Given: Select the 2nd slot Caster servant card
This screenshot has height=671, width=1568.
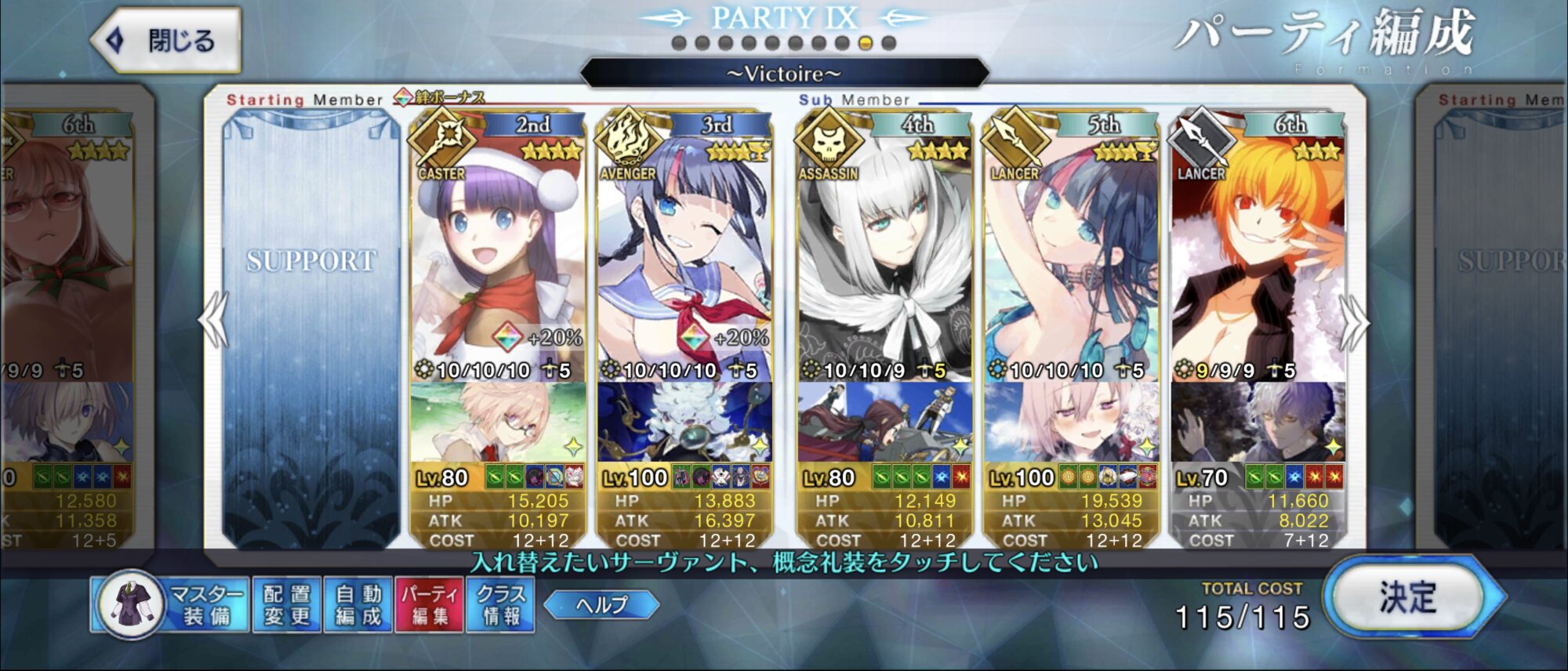Looking at the screenshot, I should [x=497, y=259].
